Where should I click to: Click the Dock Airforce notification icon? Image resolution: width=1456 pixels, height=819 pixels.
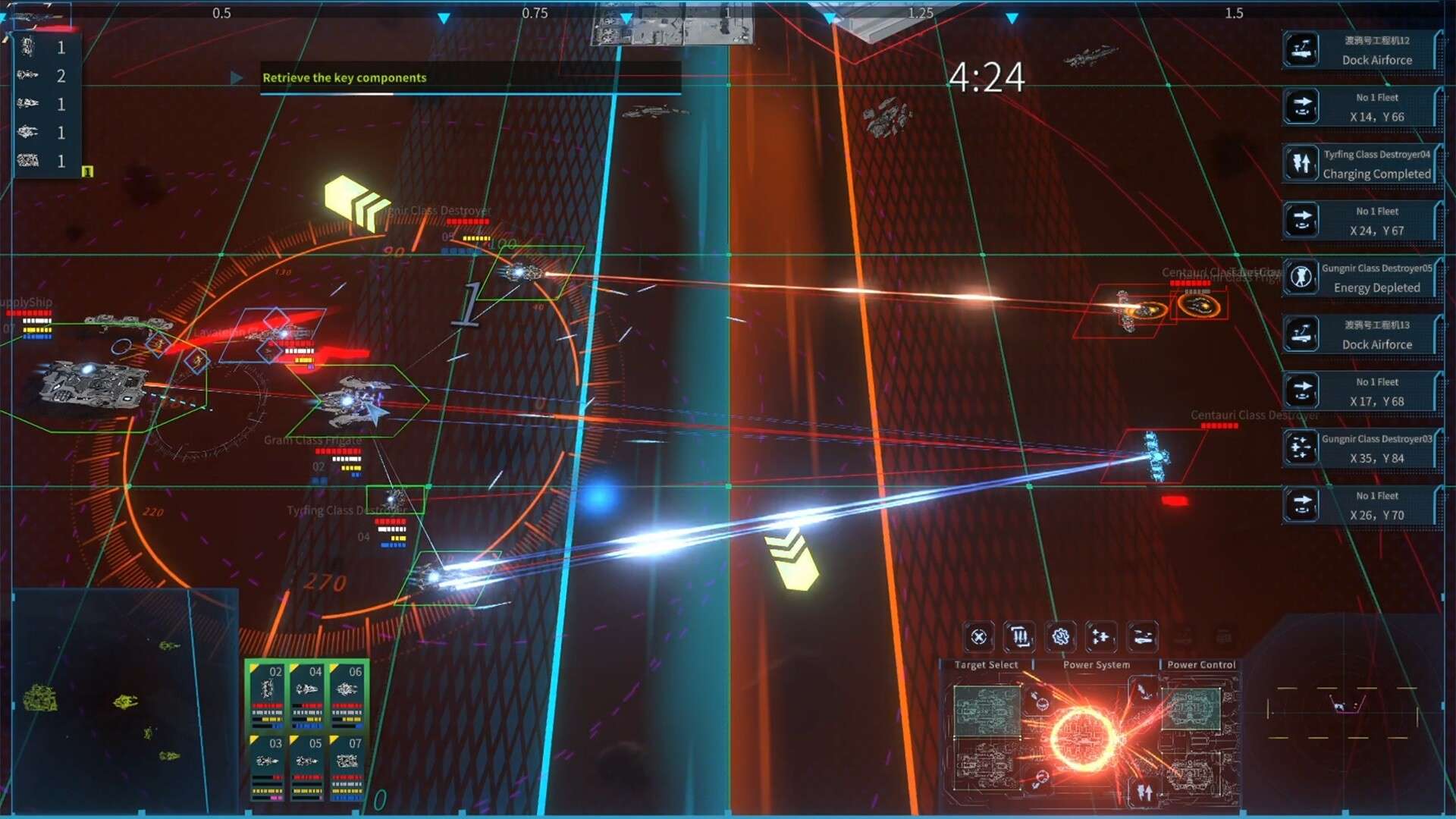(1301, 49)
